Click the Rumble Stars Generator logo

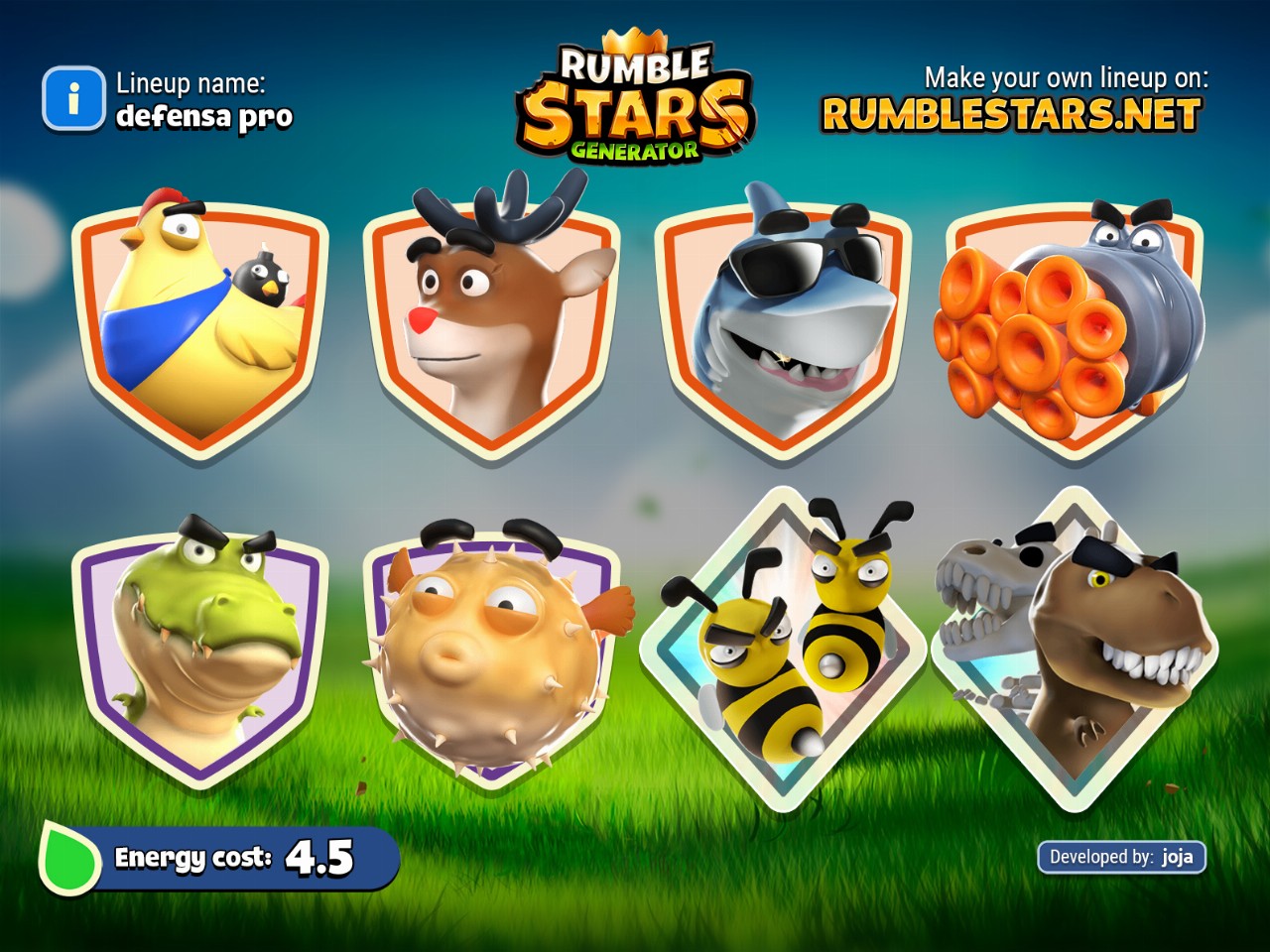click(x=635, y=99)
